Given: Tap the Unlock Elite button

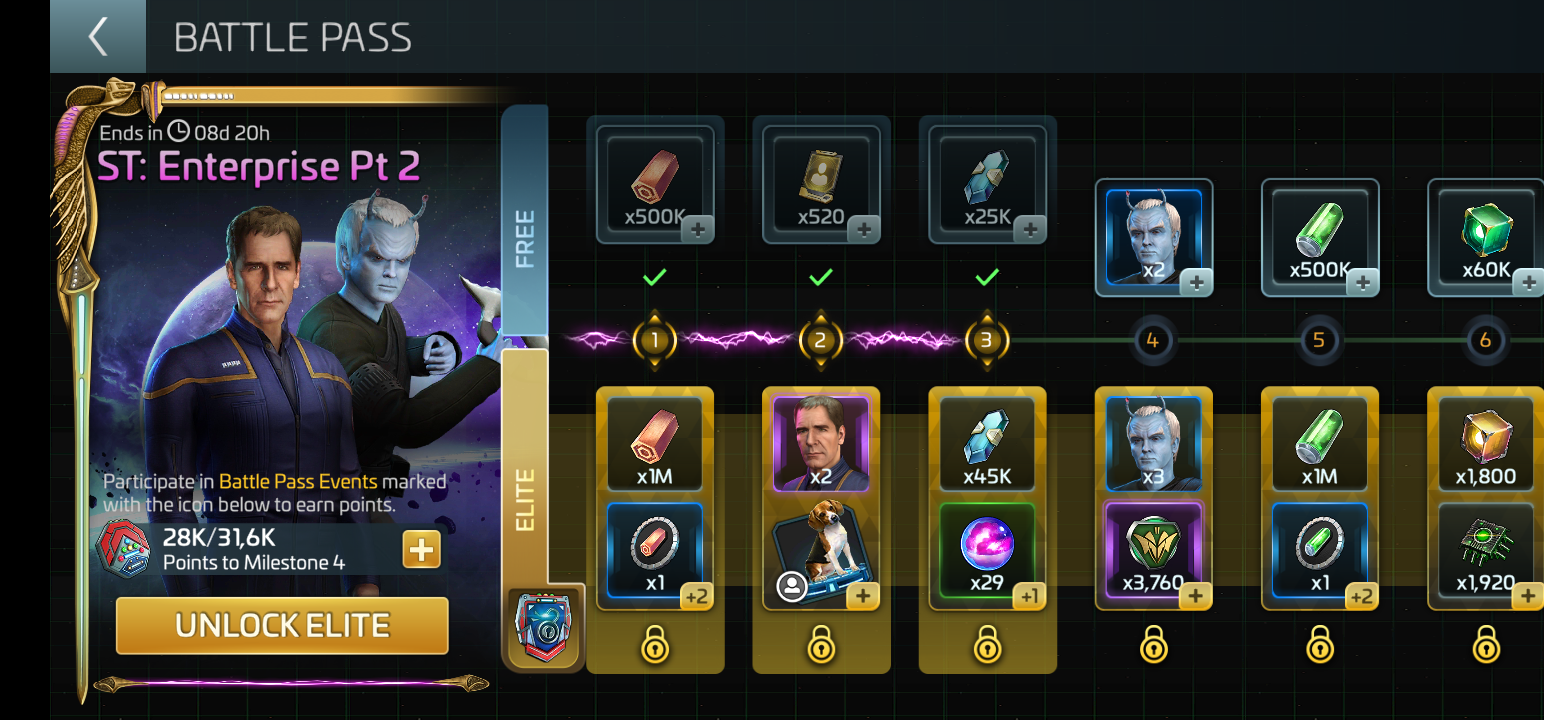Looking at the screenshot, I should 282,626.
